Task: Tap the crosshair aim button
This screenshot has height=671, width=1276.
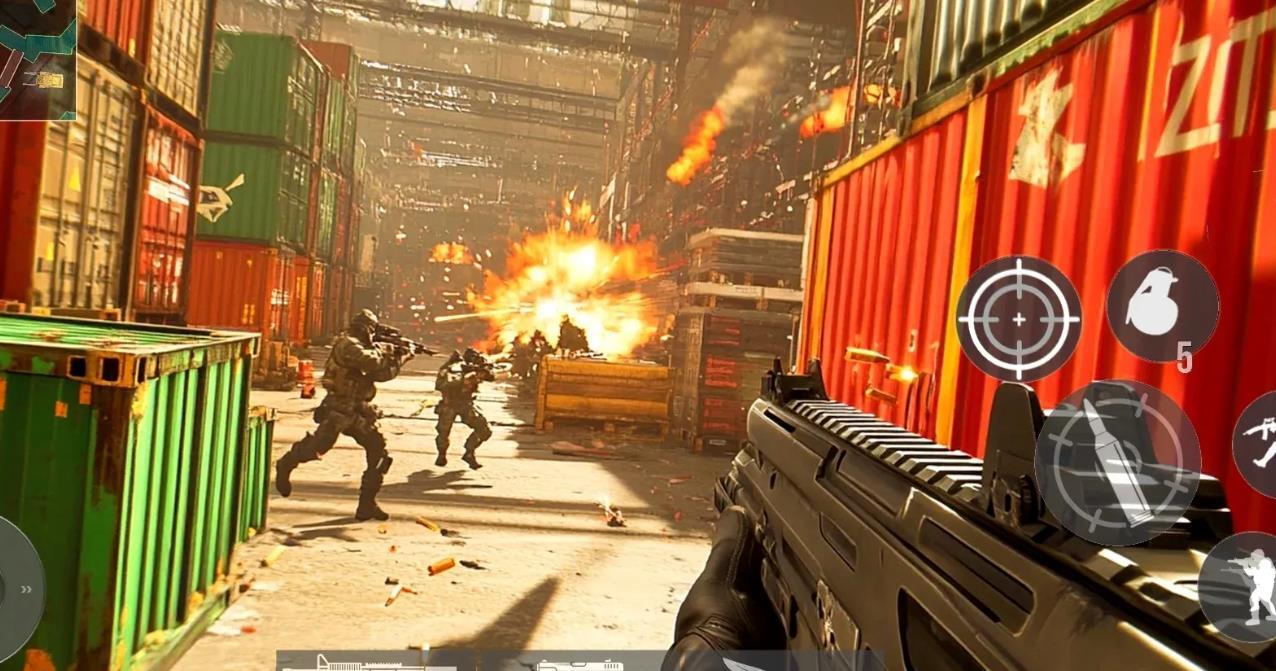Action: coord(1018,319)
